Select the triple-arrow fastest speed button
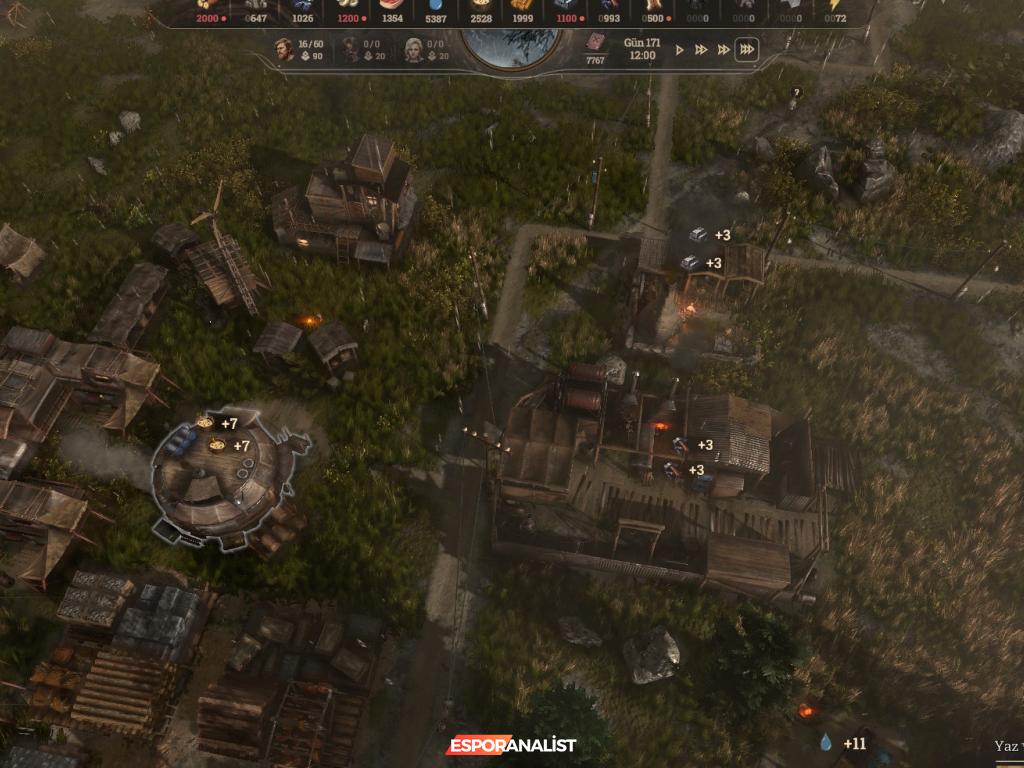This screenshot has height=768, width=1024. 745,50
